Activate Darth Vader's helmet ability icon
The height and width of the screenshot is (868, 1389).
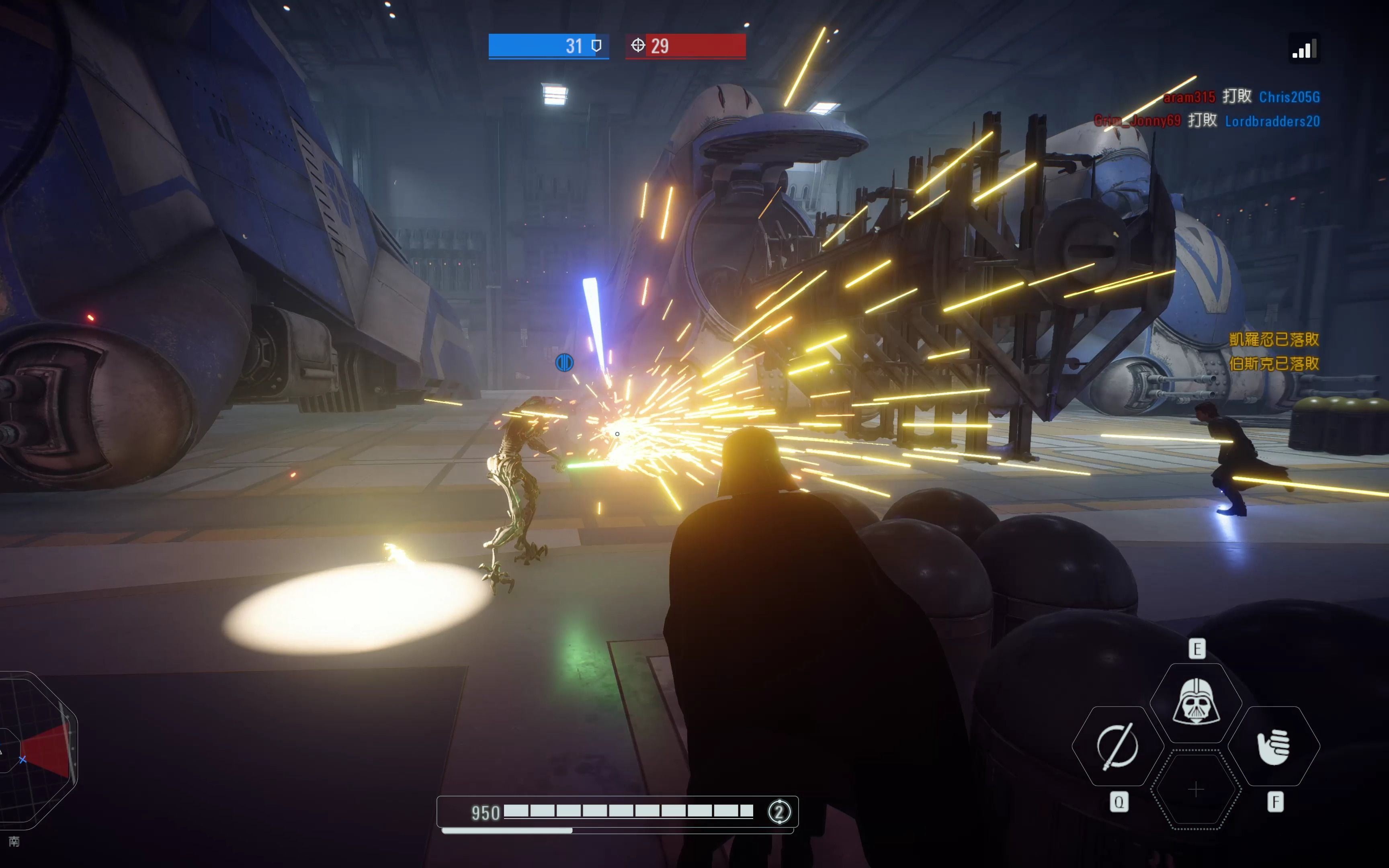click(1196, 702)
